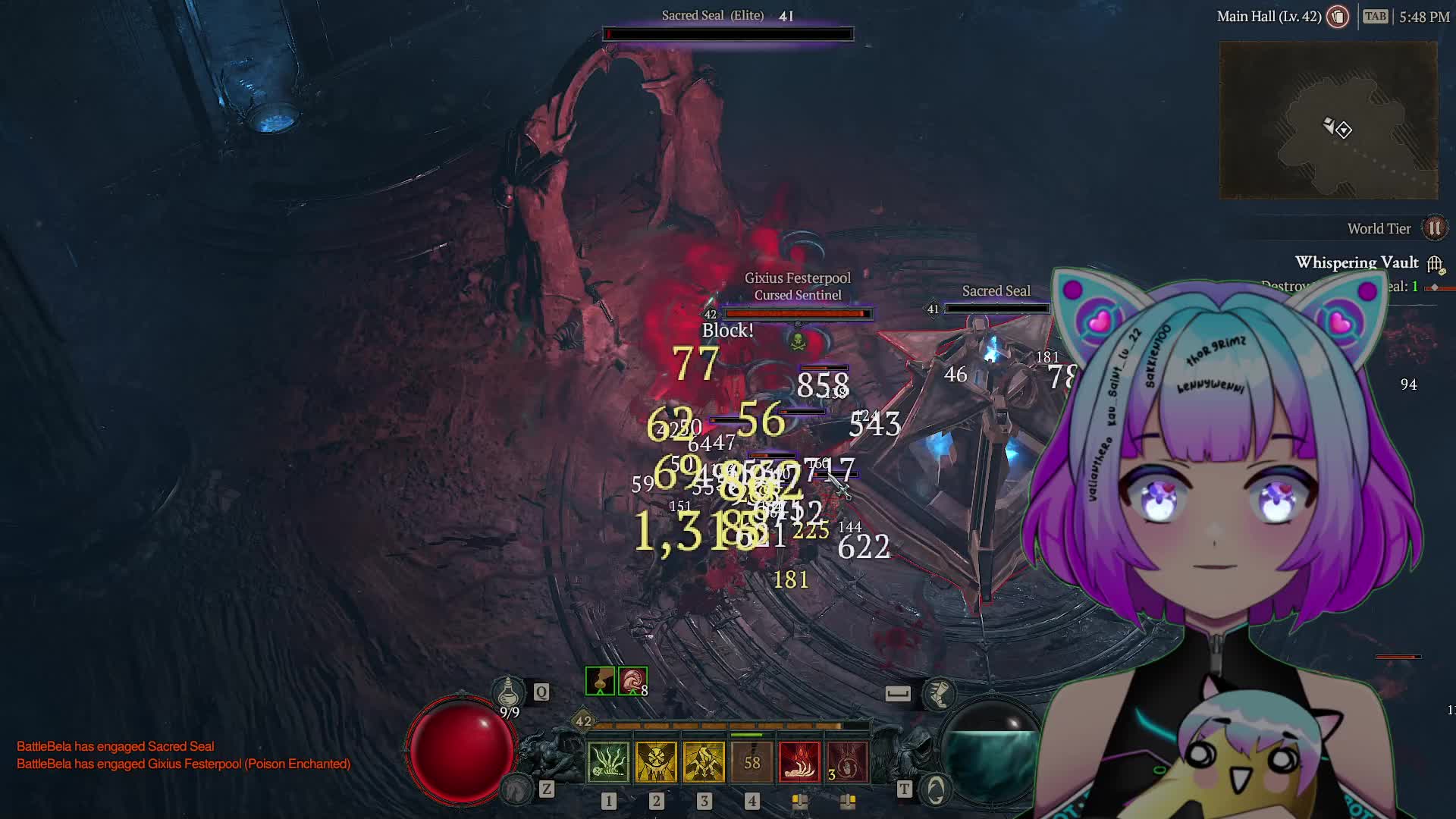Image resolution: width=1456 pixels, height=819 pixels.
Task: Click the round red icon beside Main Hall
Action: pos(1338,17)
